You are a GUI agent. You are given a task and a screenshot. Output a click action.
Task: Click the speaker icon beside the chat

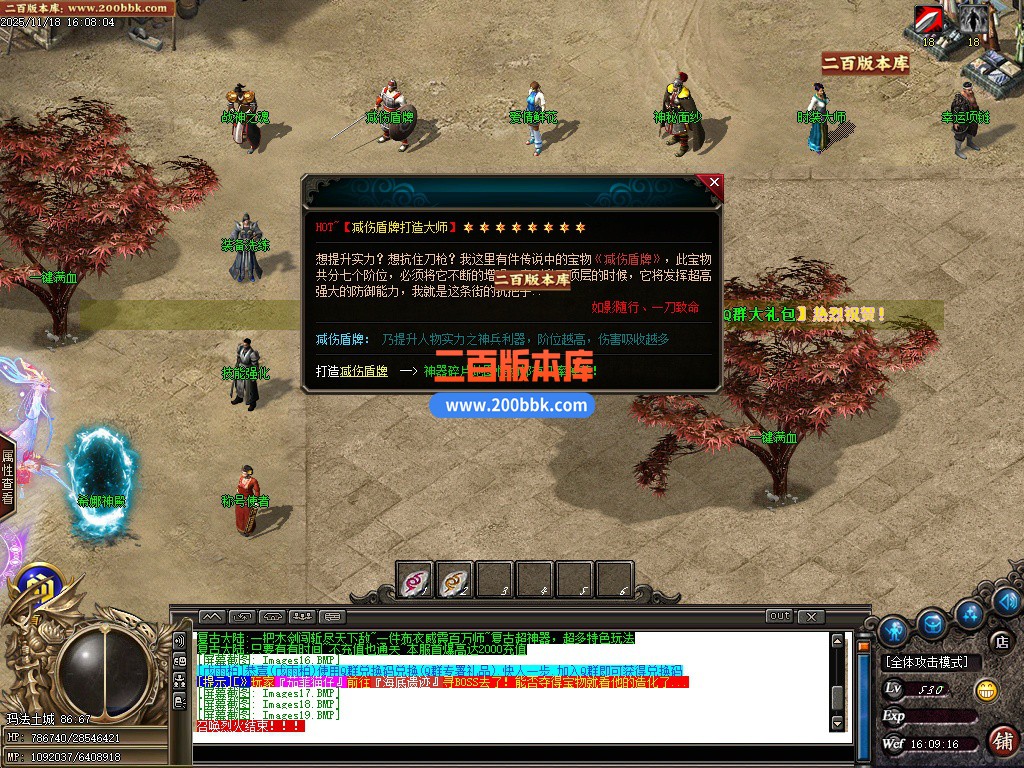pos(179,641)
